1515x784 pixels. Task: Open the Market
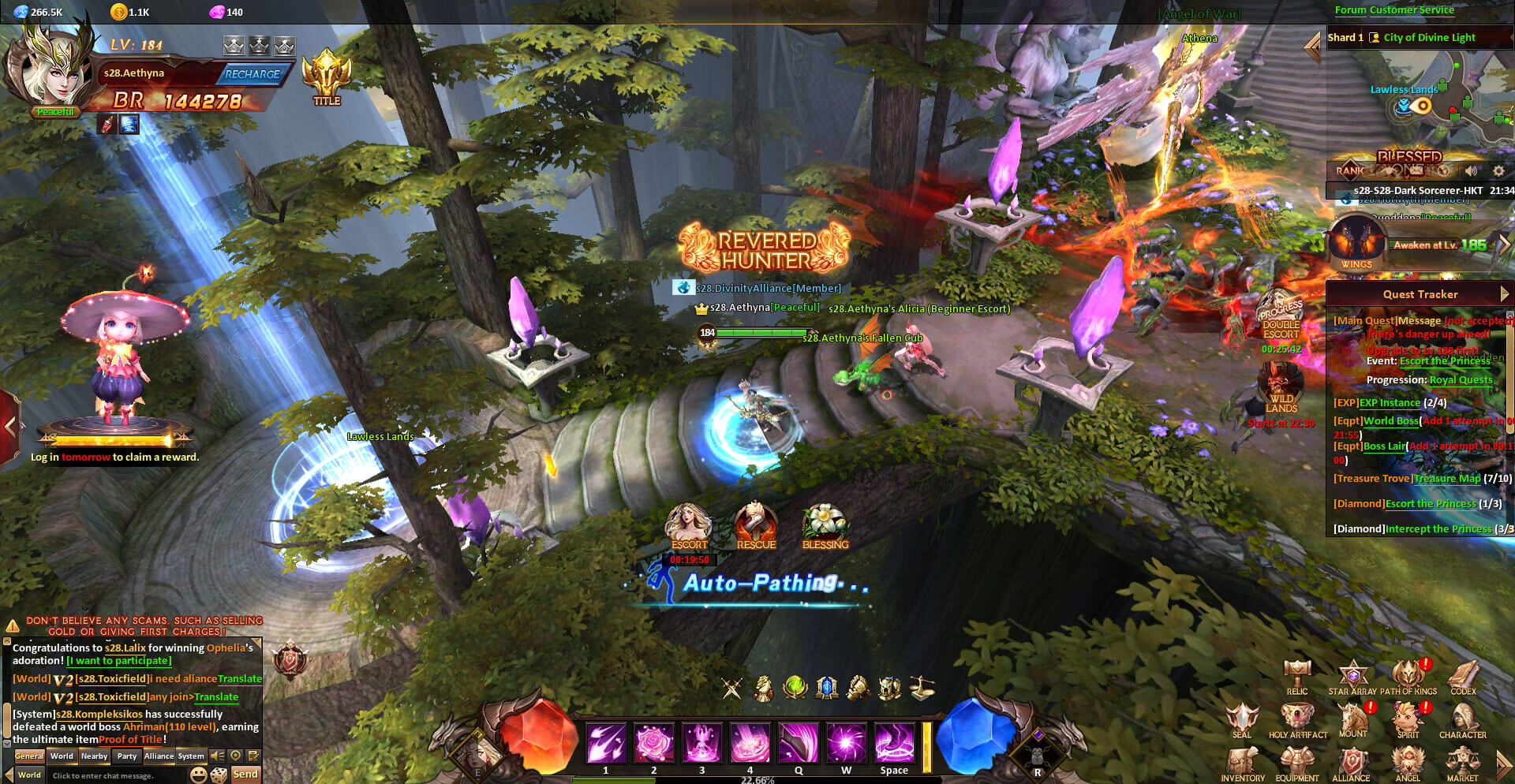click(x=1462, y=763)
